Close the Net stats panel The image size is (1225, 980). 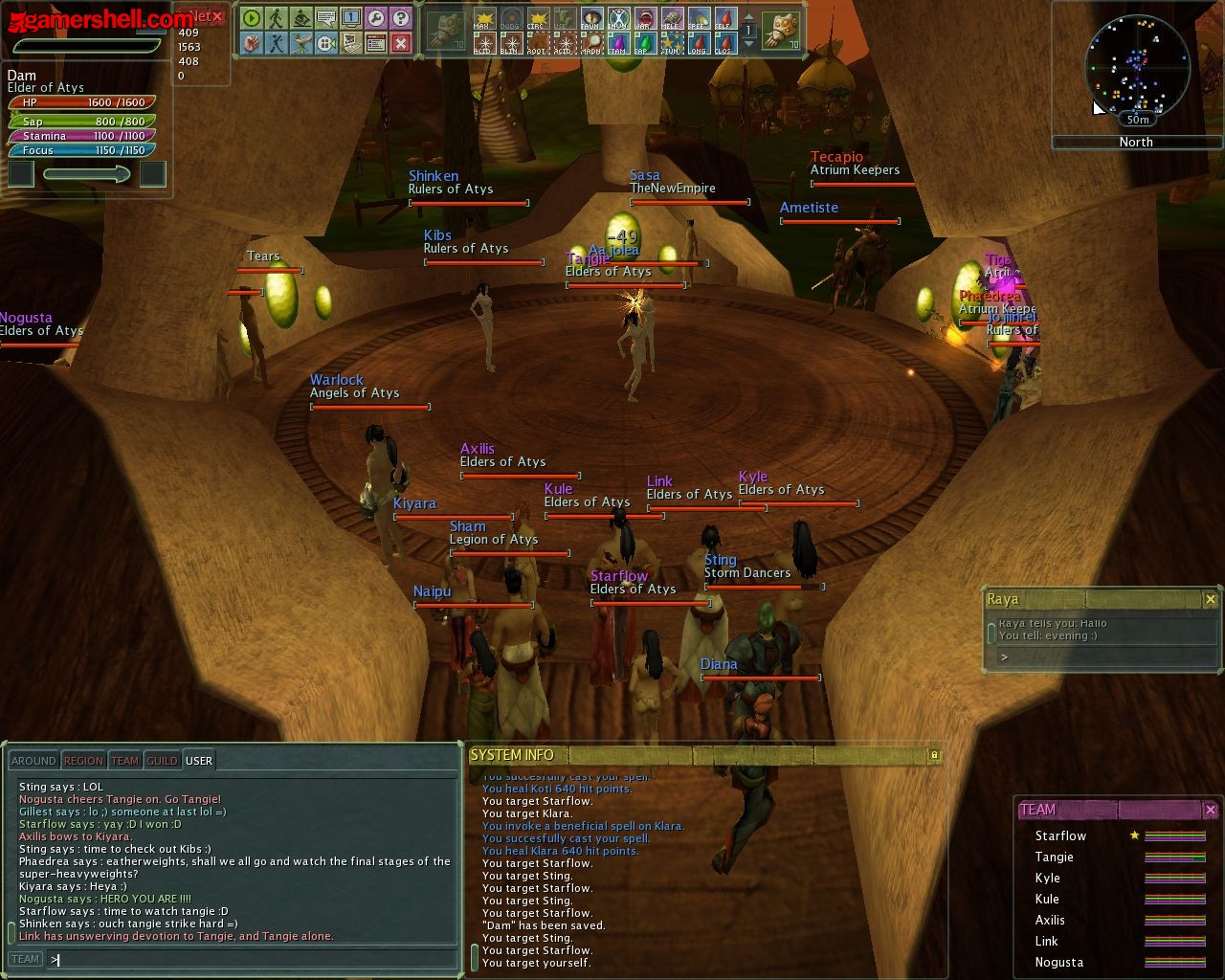(x=217, y=16)
